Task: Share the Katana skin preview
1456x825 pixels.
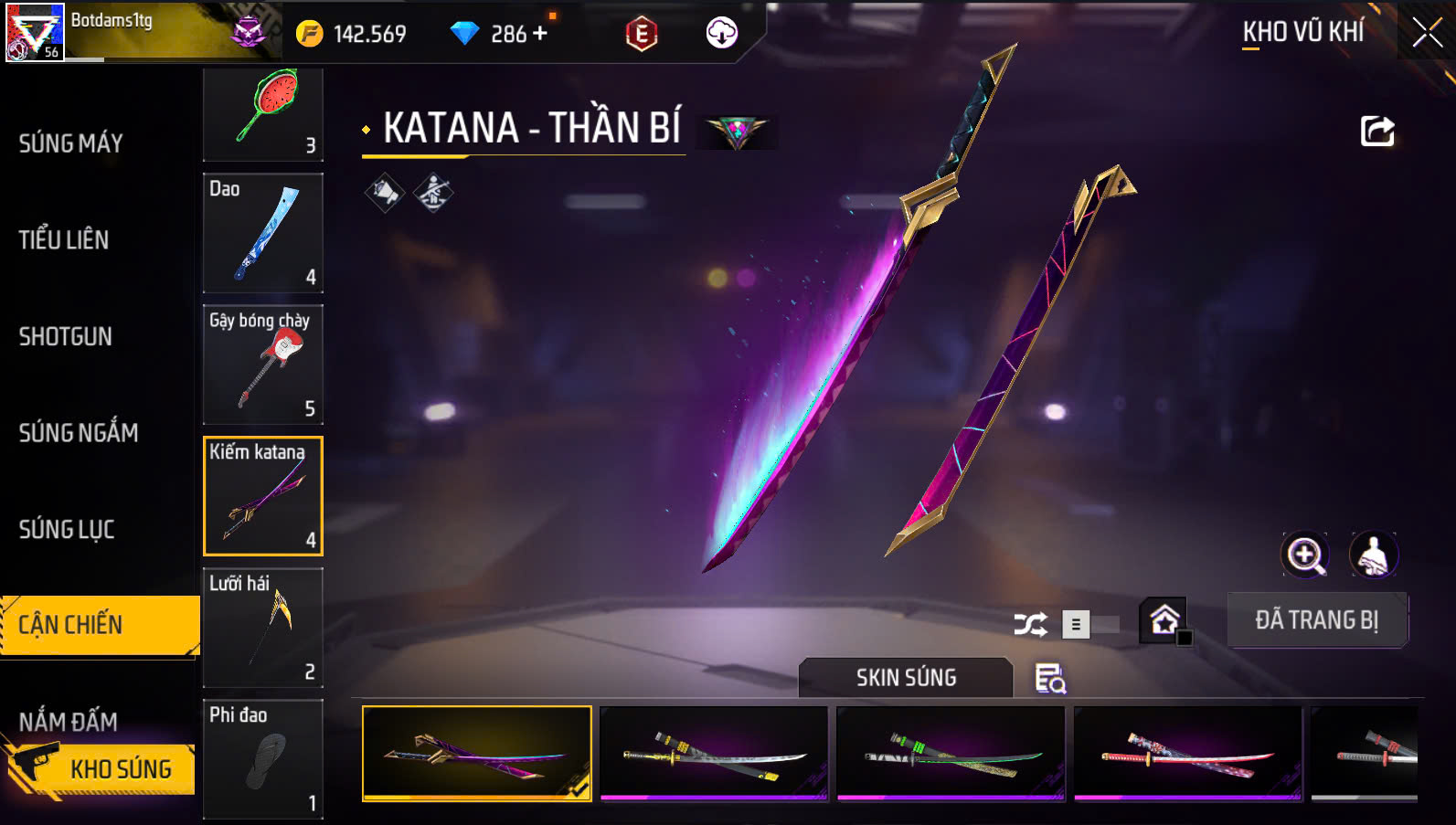Action: click(1377, 132)
